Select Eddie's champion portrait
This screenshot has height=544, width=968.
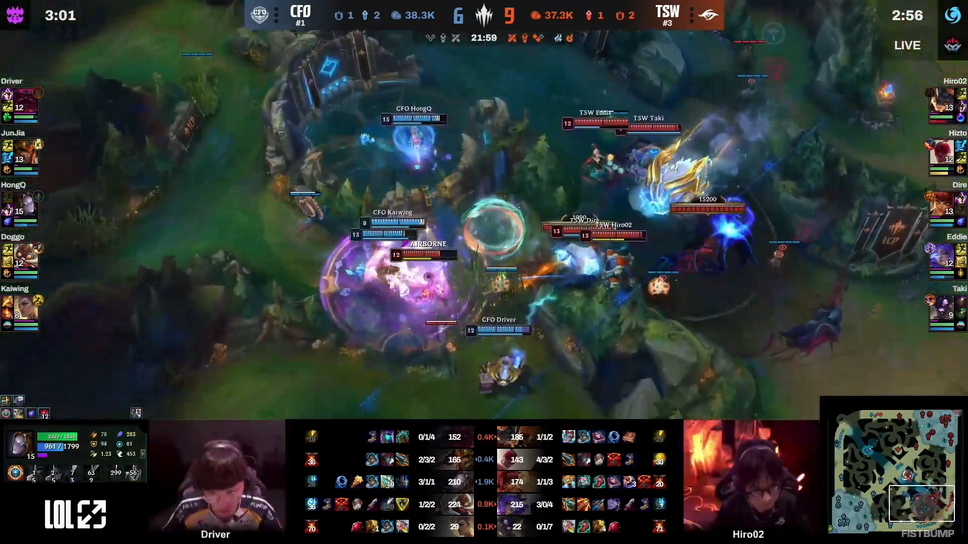(x=942, y=257)
